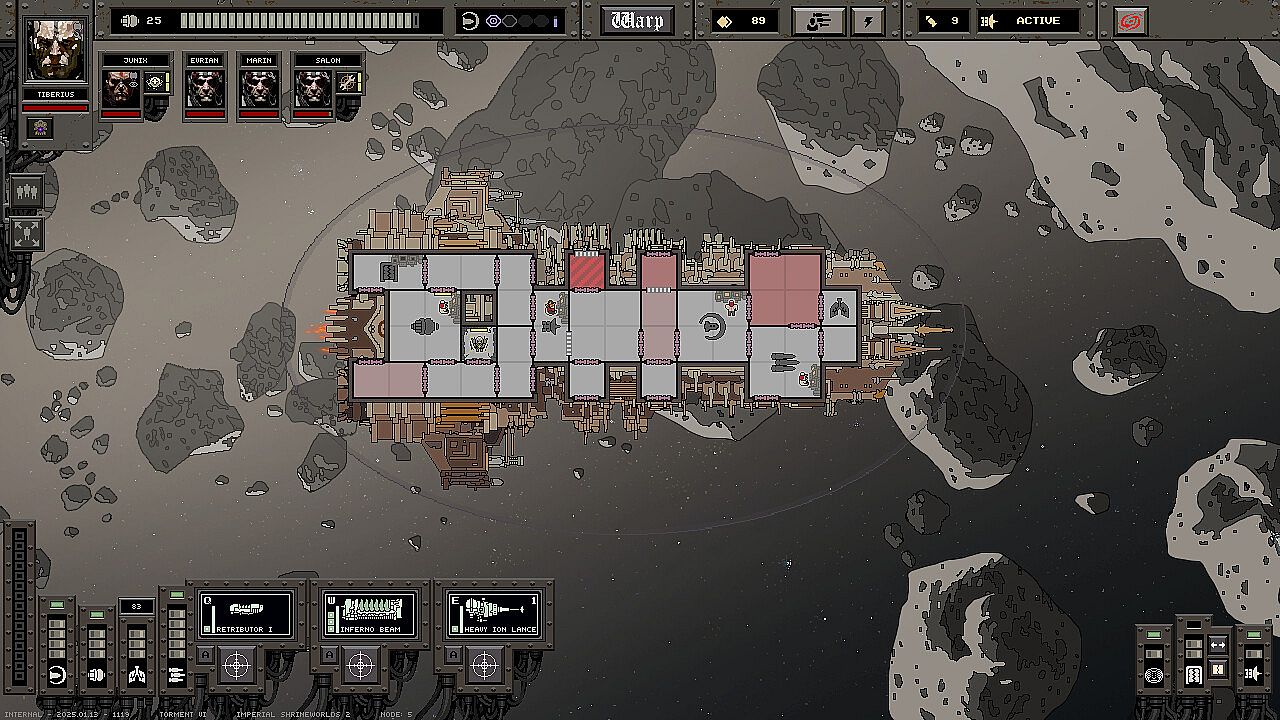
Task: Open the crew management button in top bar
Action: [x=818, y=21]
